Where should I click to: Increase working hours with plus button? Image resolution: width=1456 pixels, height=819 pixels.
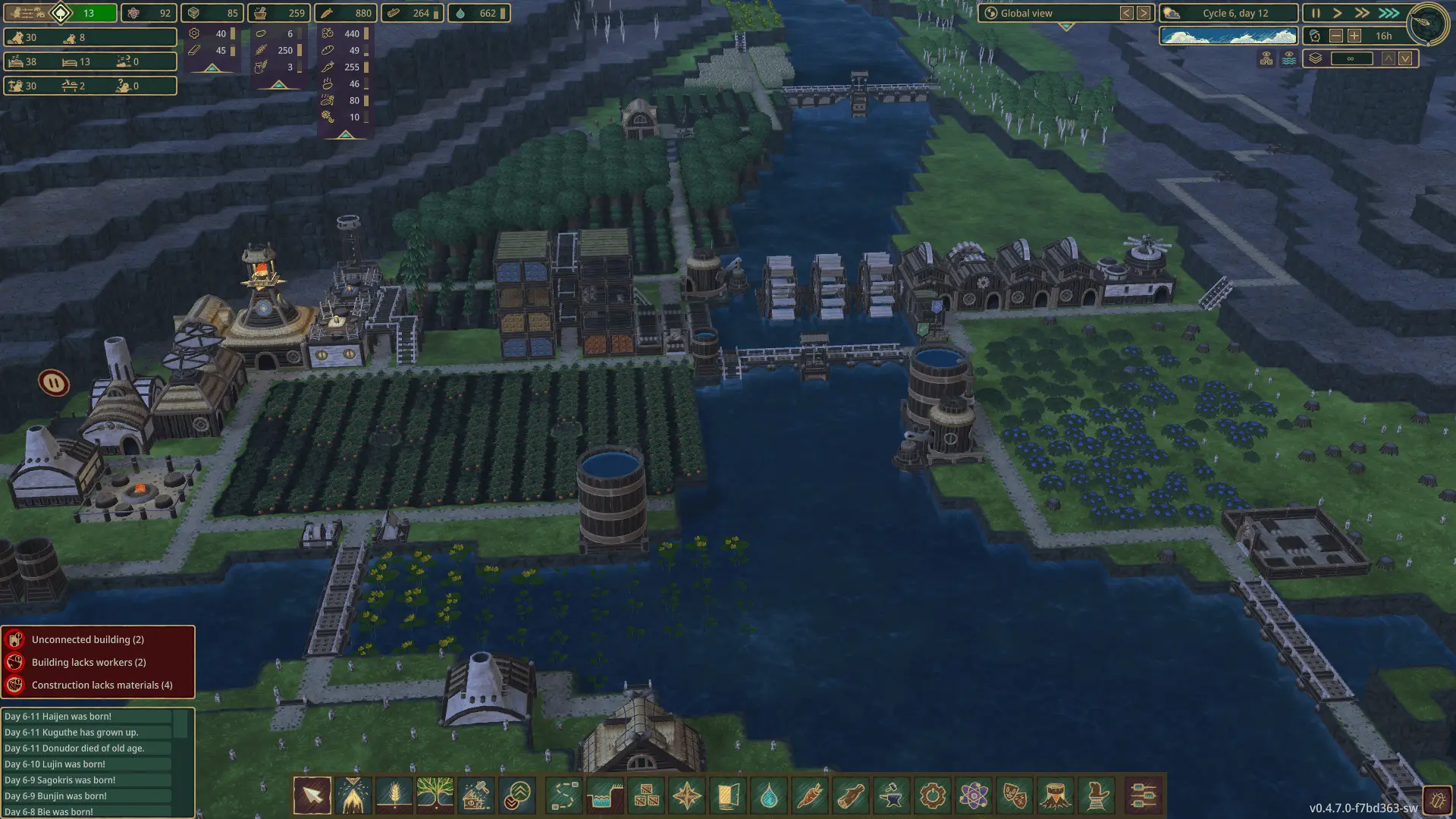tap(1354, 36)
